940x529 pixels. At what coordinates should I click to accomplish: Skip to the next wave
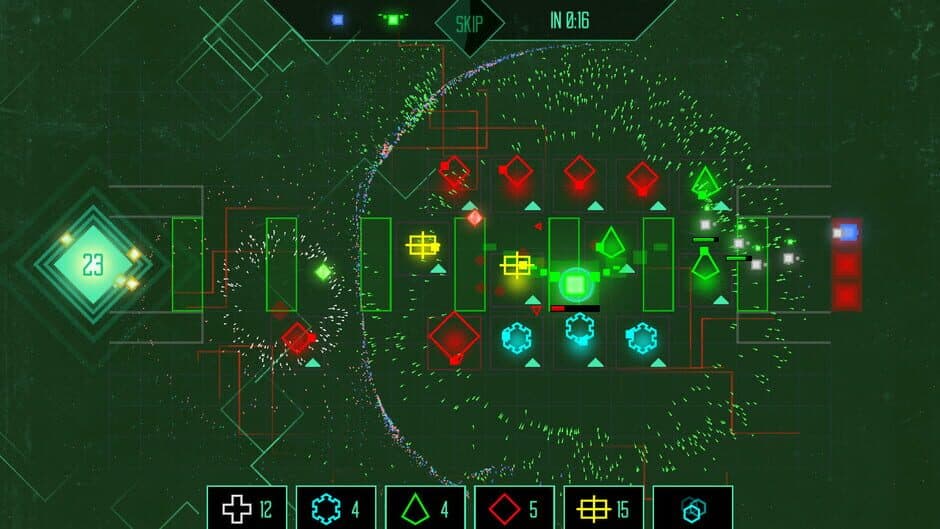point(469,22)
